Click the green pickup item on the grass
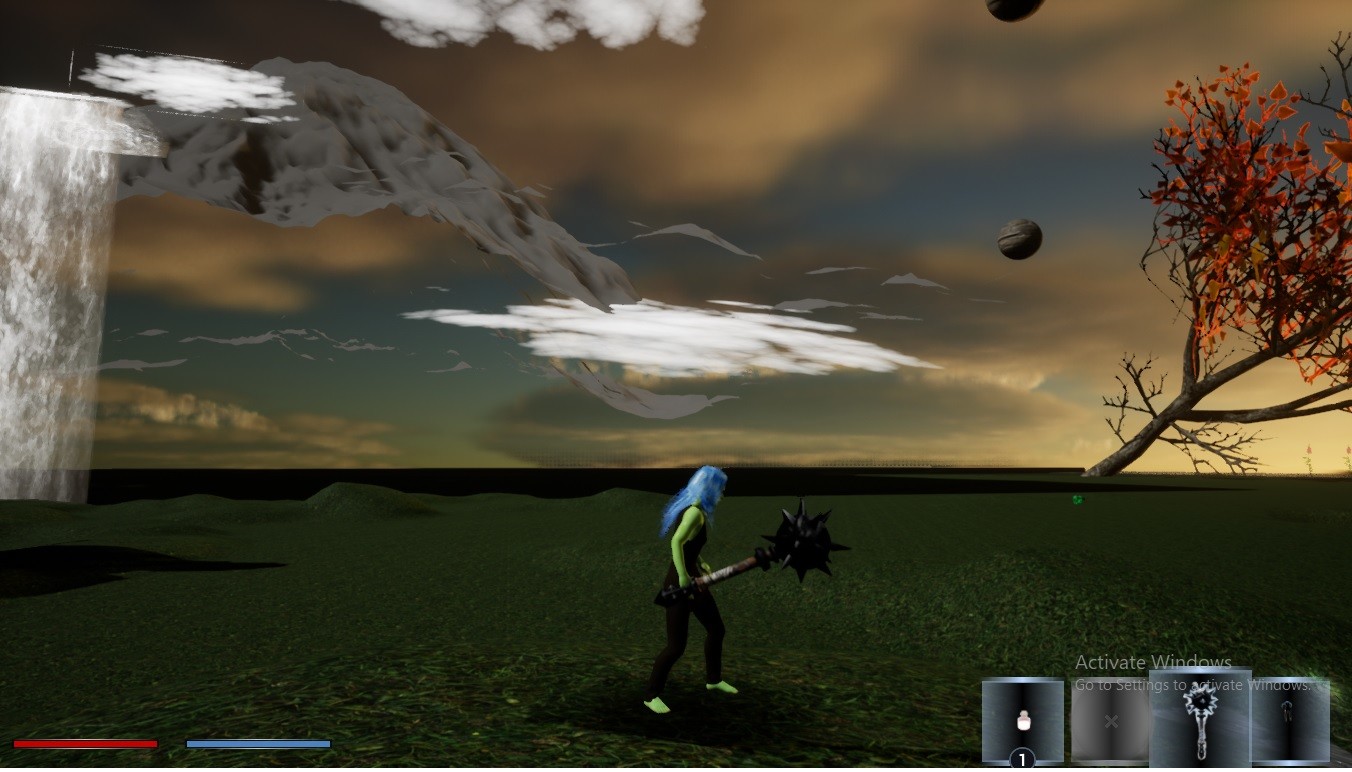This screenshot has width=1352, height=772. (x=1077, y=499)
